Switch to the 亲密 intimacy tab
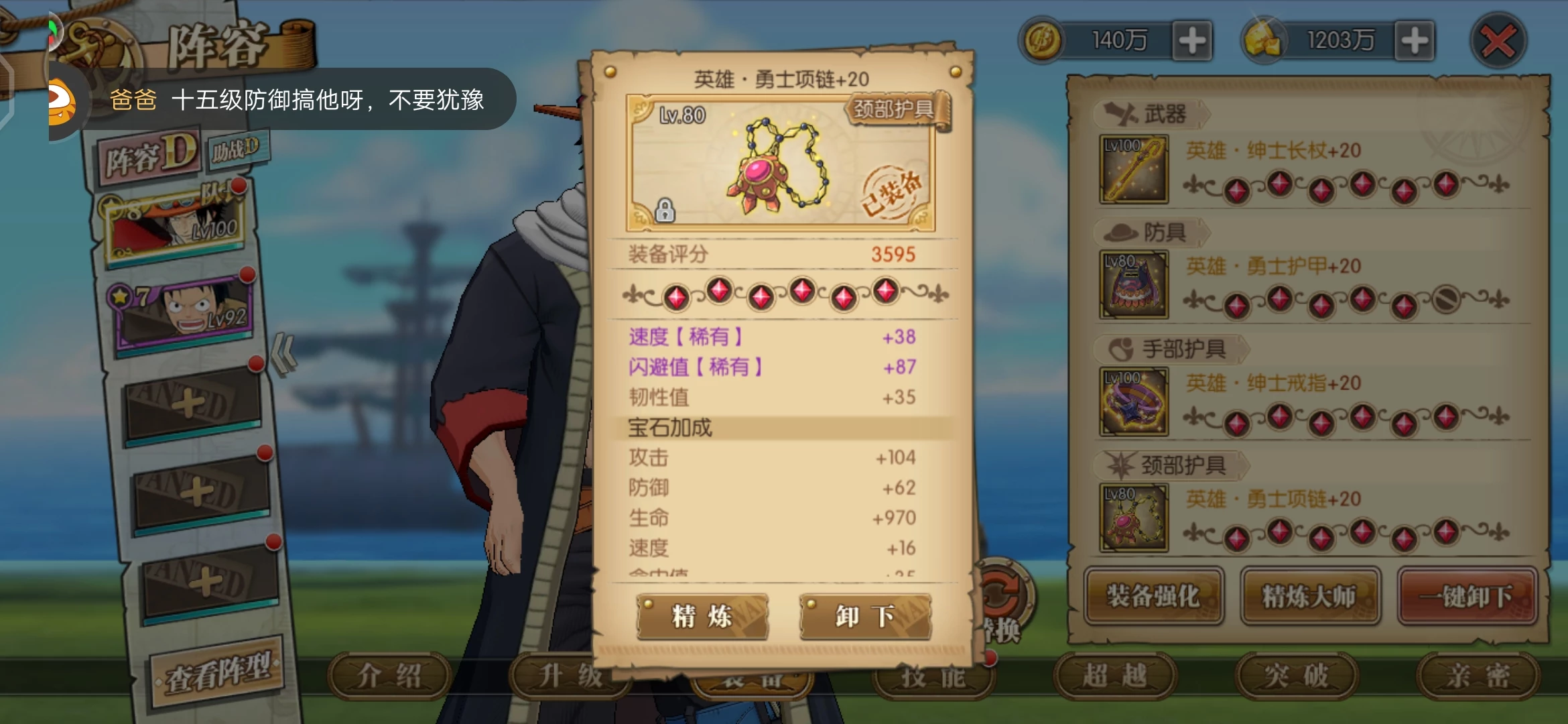This screenshot has width=1568, height=724. [x=1477, y=676]
